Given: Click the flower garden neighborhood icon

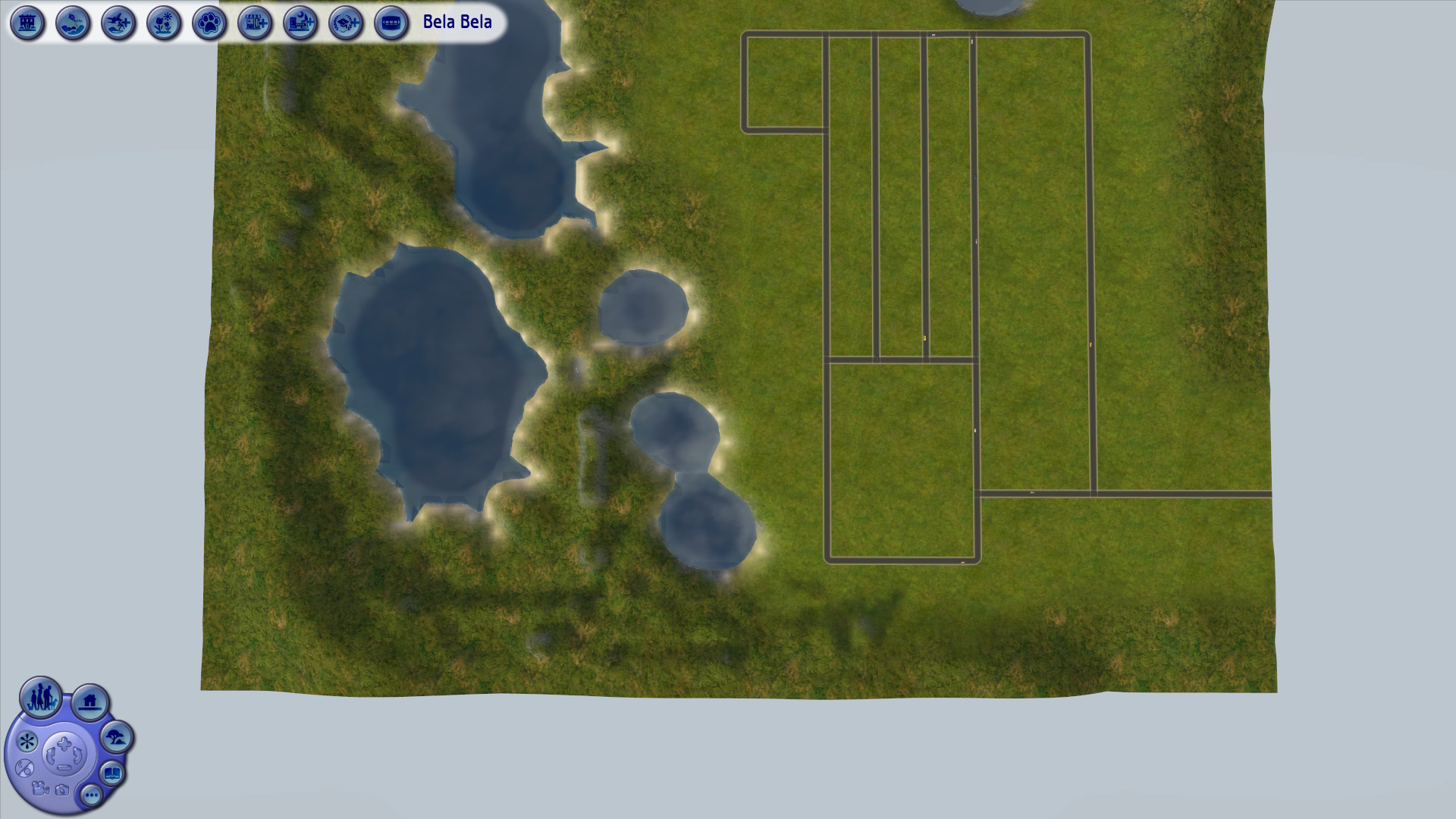Looking at the screenshot, I should (x=163, y=23).
